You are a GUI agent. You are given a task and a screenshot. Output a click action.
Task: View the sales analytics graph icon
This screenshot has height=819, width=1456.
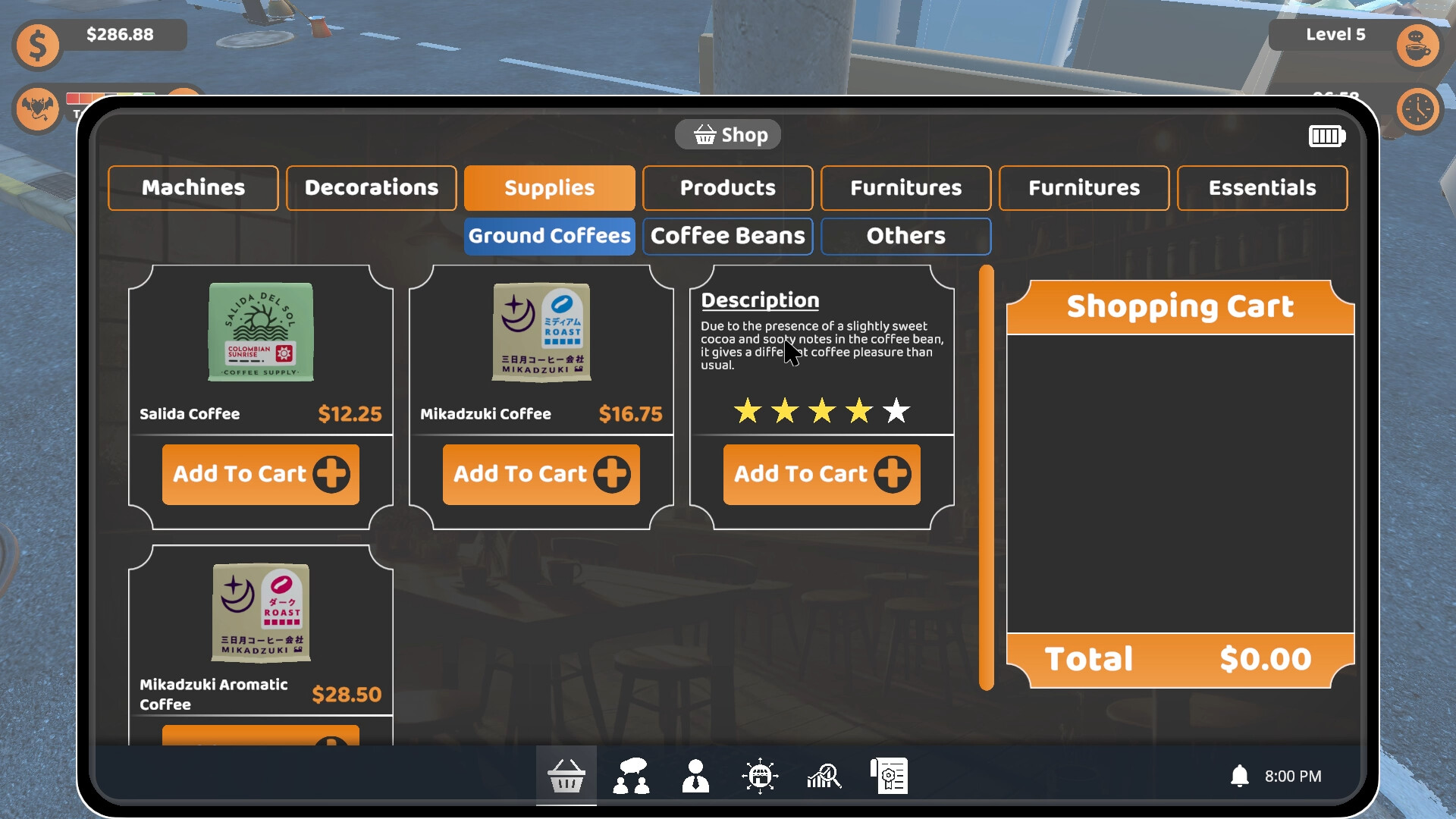825,775
